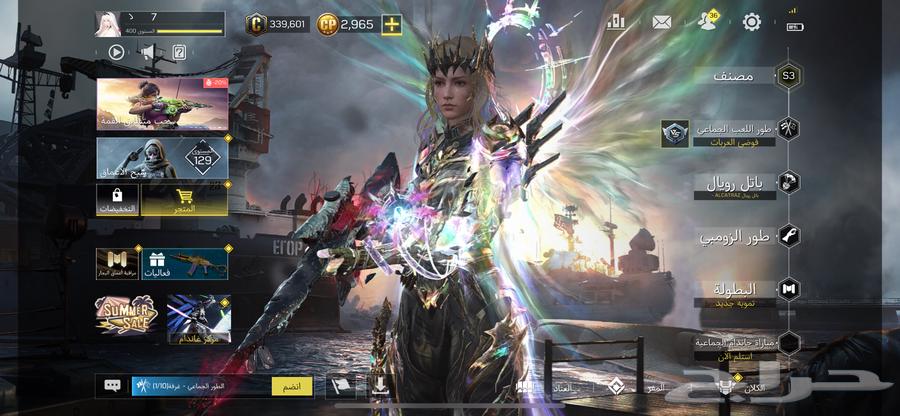Open the discounts shopping bag button
This screenshot has width=900, height=416.
click(118, 201)
